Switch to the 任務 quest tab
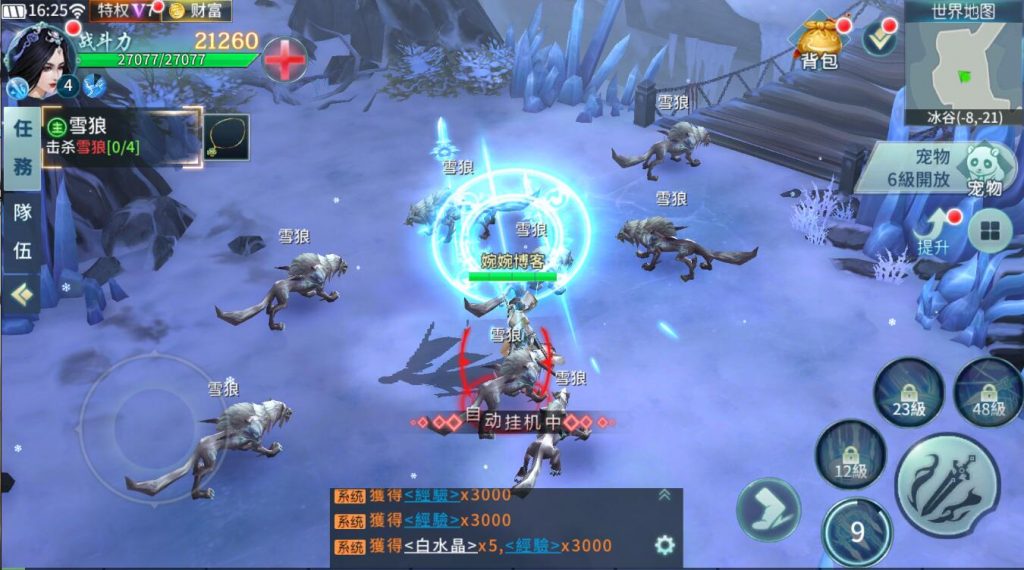This screenshot has width=1024, height=570. point(22,147)
